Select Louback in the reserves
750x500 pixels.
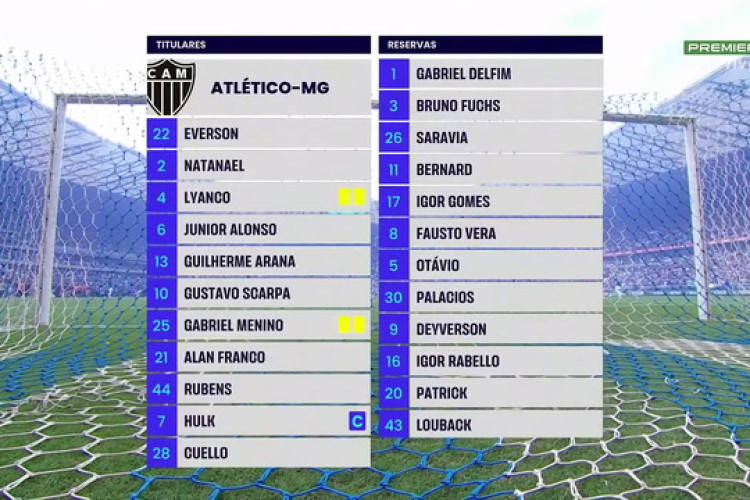(x=490, y=425)
